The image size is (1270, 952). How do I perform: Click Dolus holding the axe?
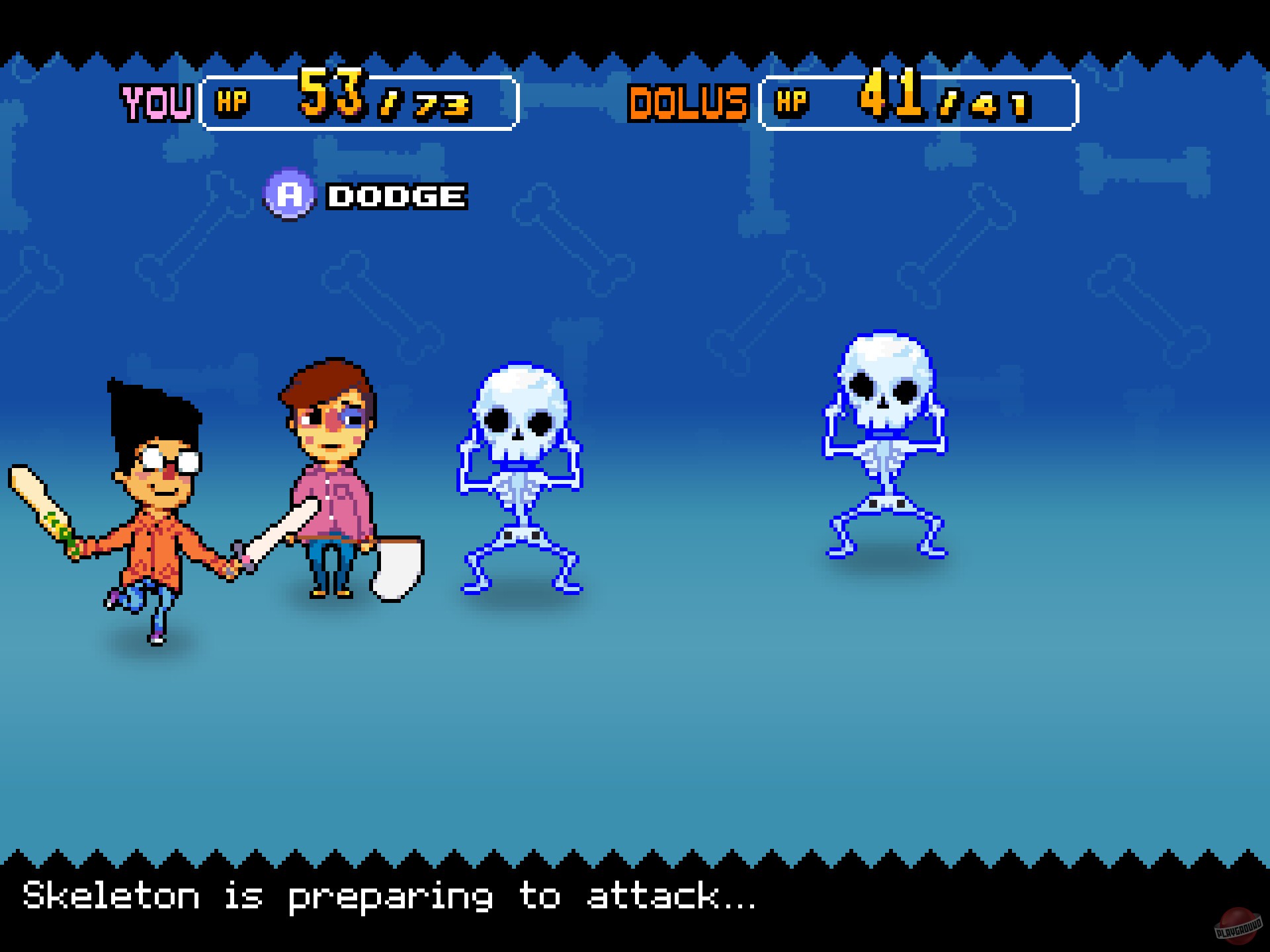(327, 476)
